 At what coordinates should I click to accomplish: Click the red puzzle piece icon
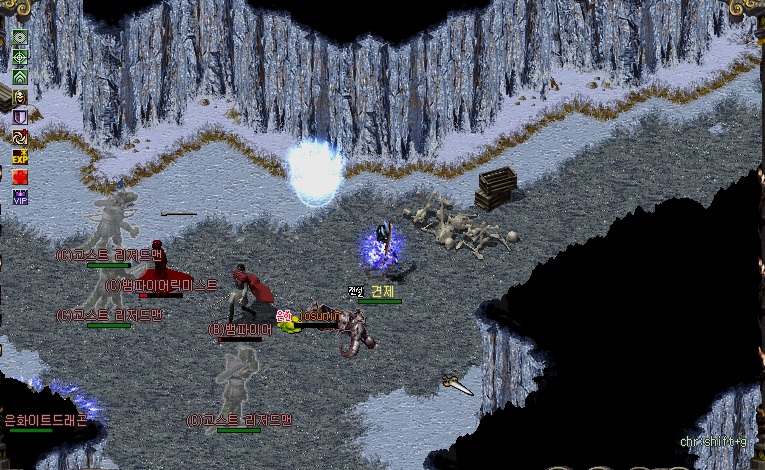[19, 177]
